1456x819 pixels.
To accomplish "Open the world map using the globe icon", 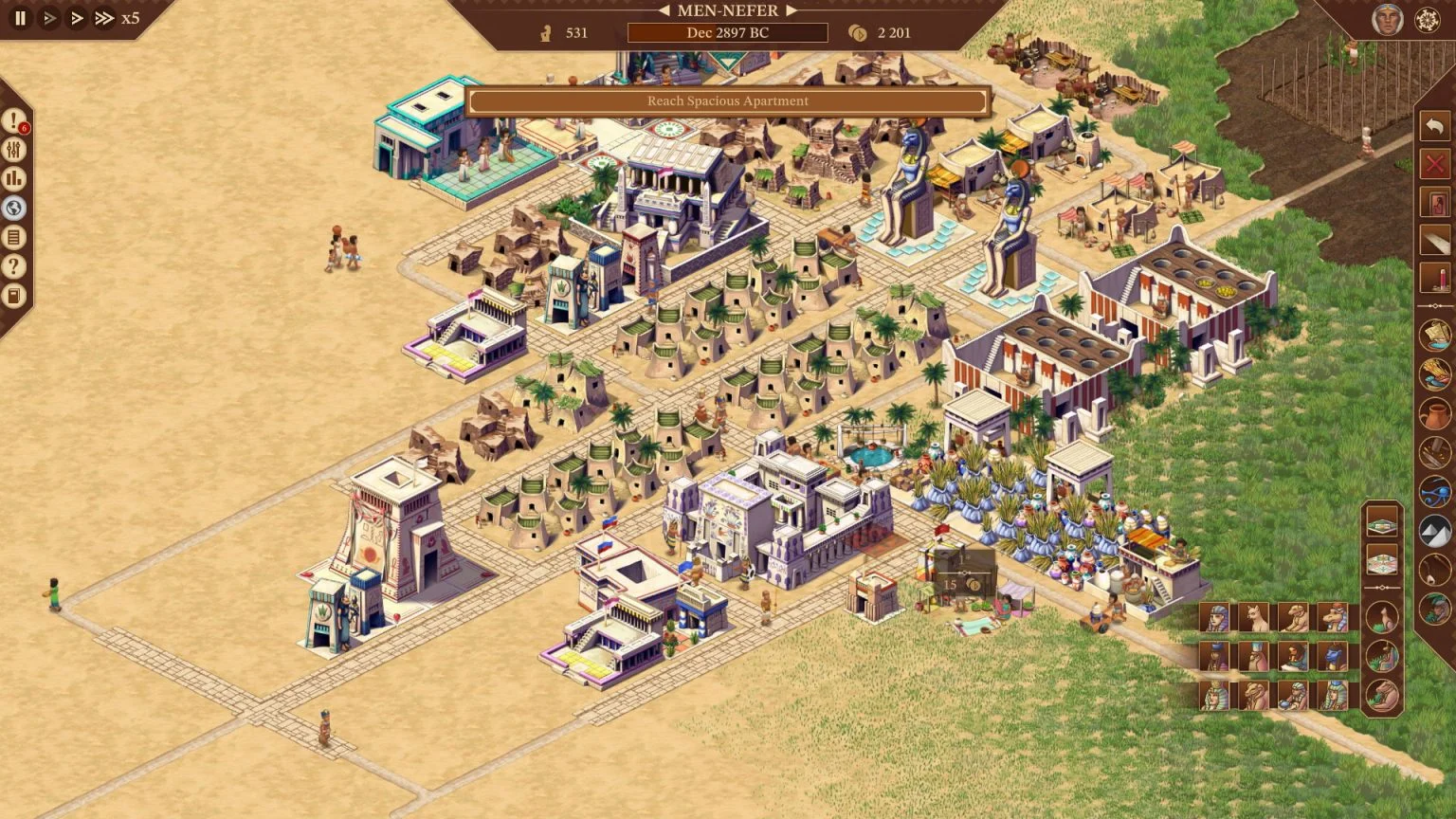I will 13,208.
